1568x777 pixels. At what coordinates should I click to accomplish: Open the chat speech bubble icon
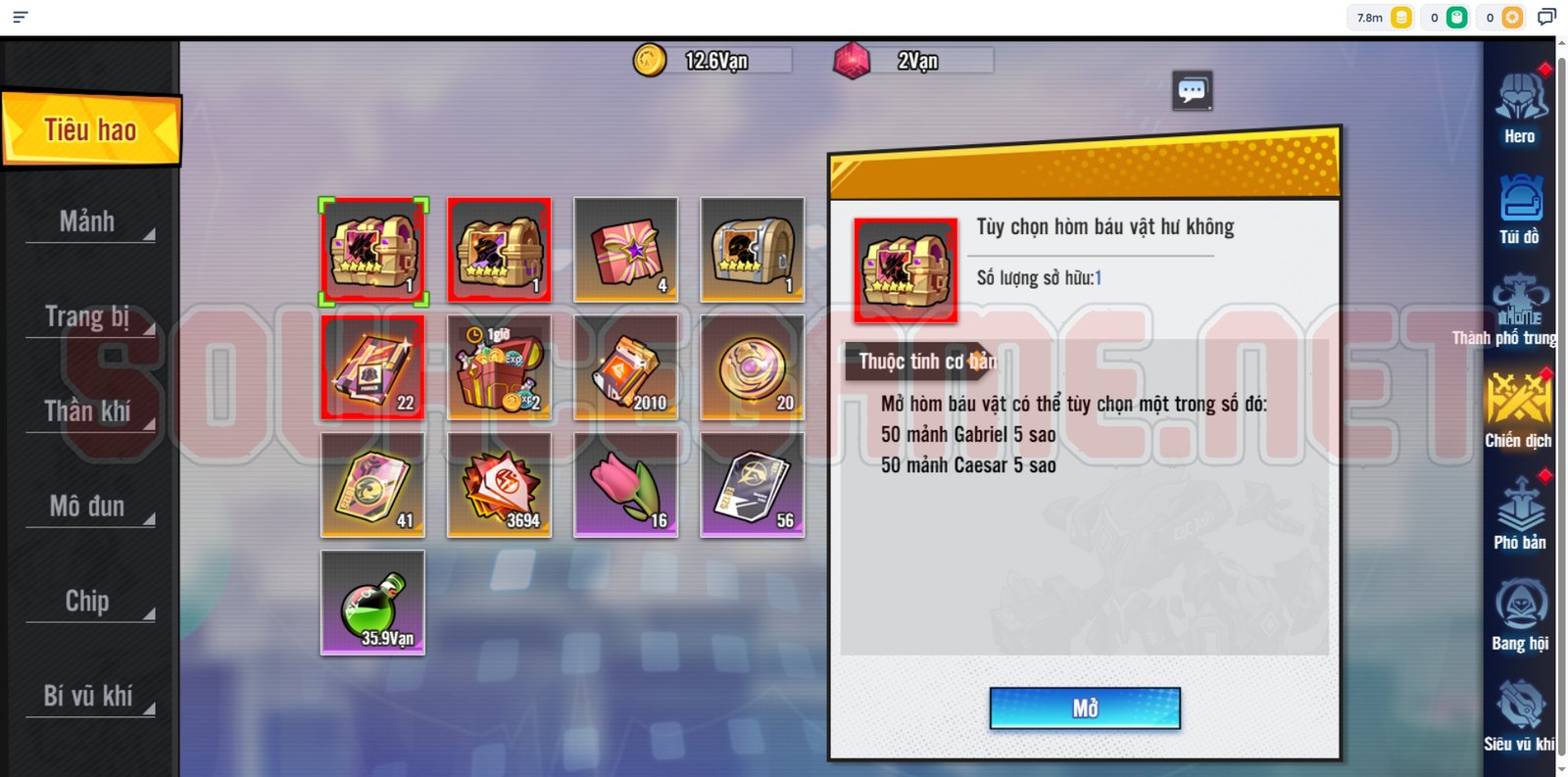1192,91
